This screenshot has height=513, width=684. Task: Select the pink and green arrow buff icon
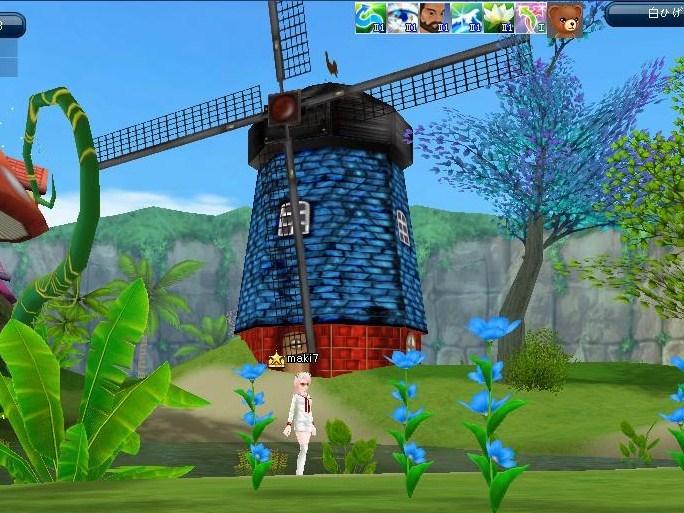[x=530, y=18]
